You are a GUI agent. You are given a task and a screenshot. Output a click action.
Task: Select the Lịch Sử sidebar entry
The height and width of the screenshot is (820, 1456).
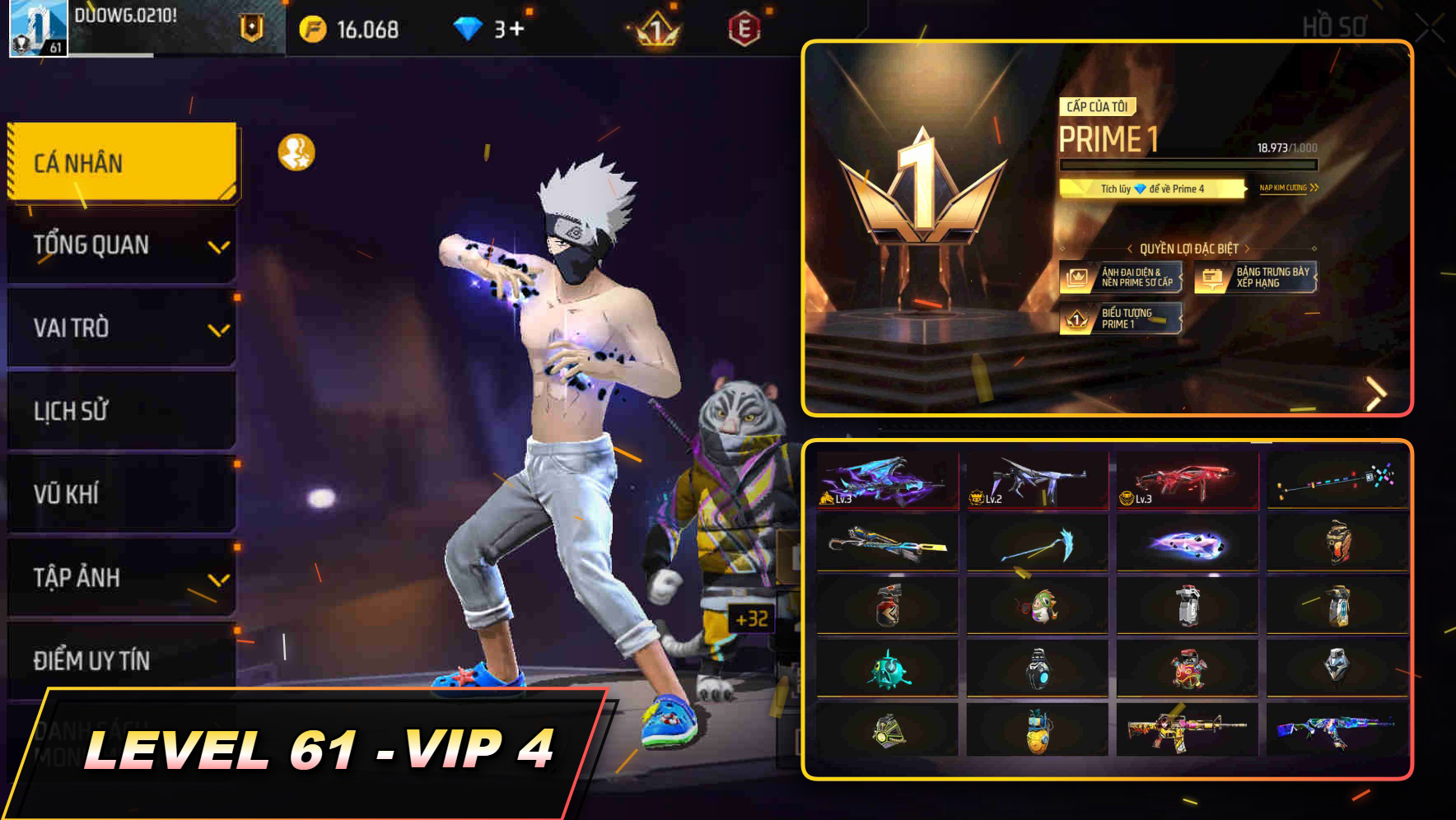pos(119,412)
